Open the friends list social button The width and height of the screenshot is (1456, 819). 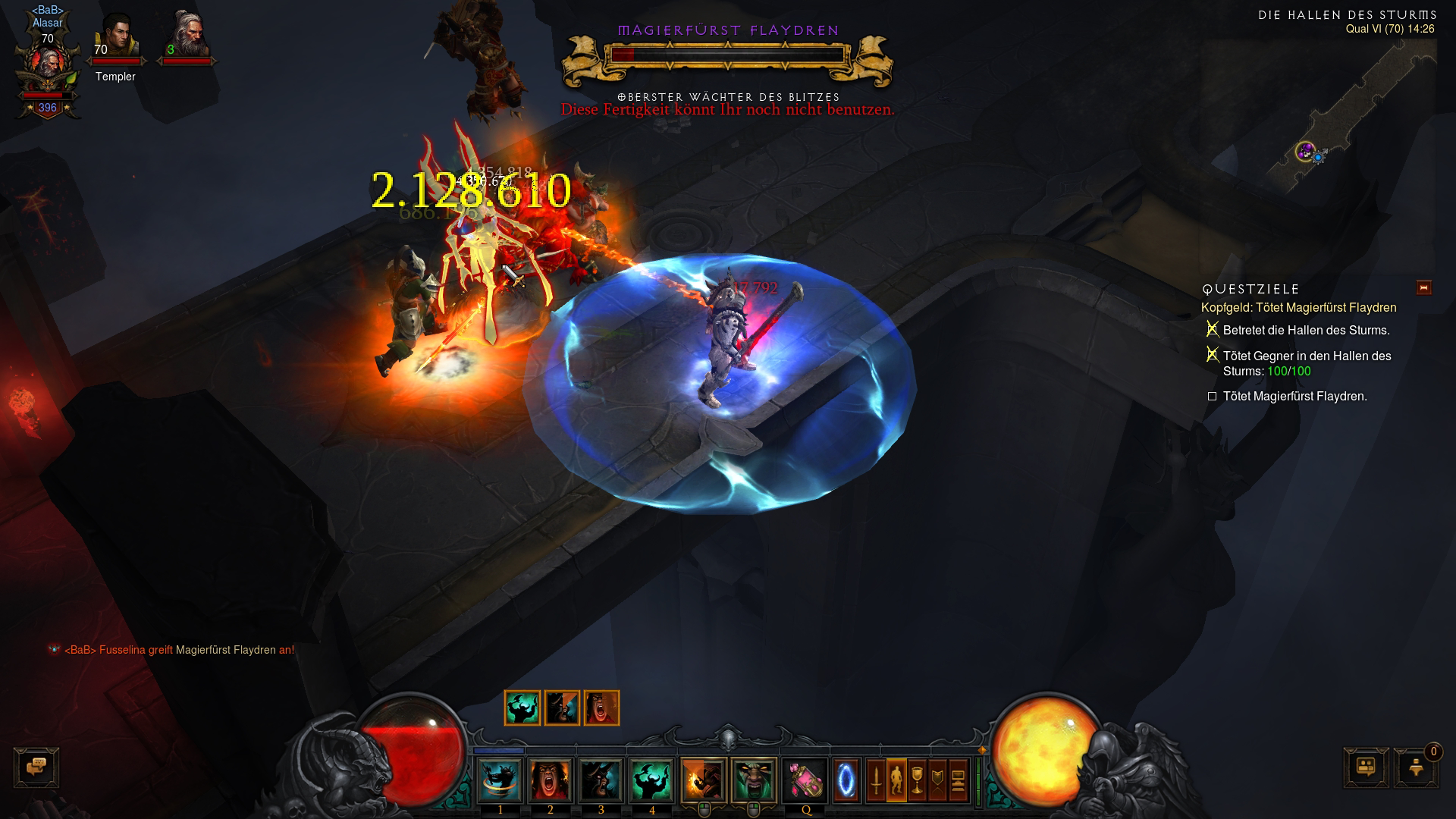point(1366,767)
